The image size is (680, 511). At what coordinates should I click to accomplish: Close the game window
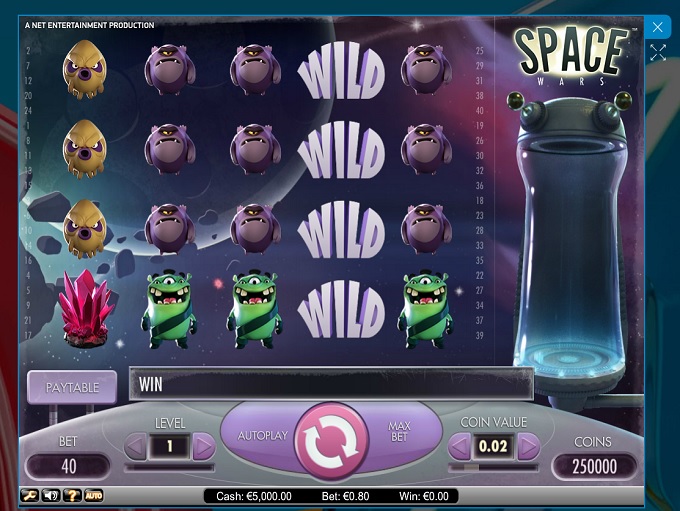point(657,27)
